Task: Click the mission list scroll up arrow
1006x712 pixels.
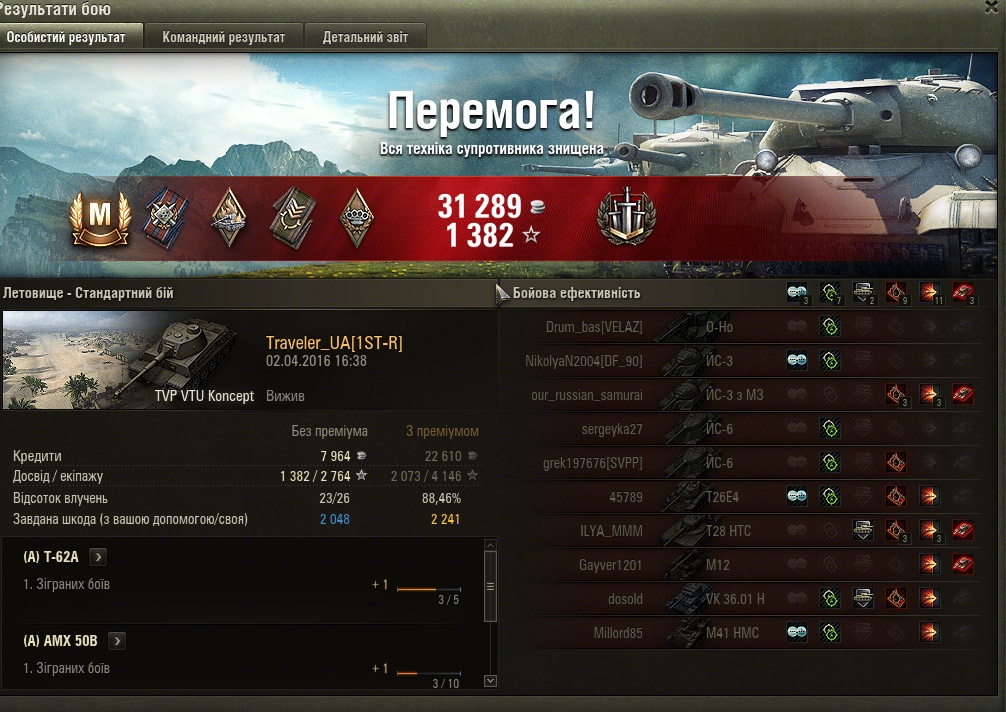Action: click(490, 546)
